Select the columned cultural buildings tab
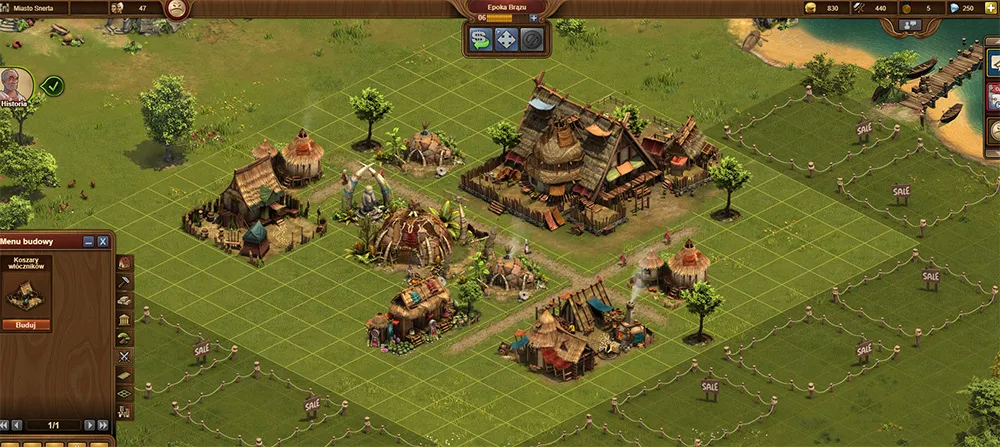The width and height of the screenshot is (1000, 447). tap(124, 319)
